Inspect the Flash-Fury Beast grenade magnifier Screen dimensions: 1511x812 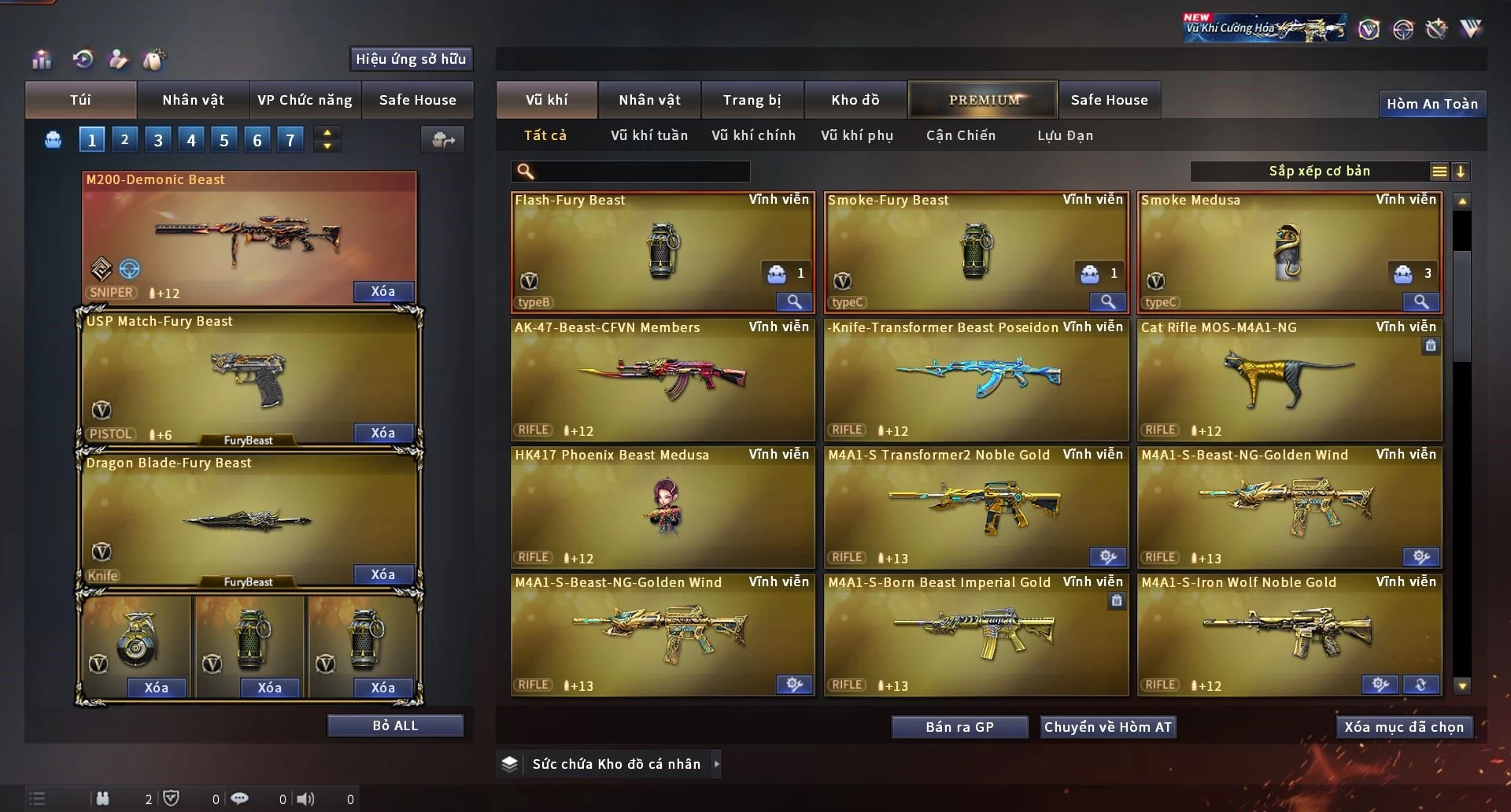(x=794, y=301)
